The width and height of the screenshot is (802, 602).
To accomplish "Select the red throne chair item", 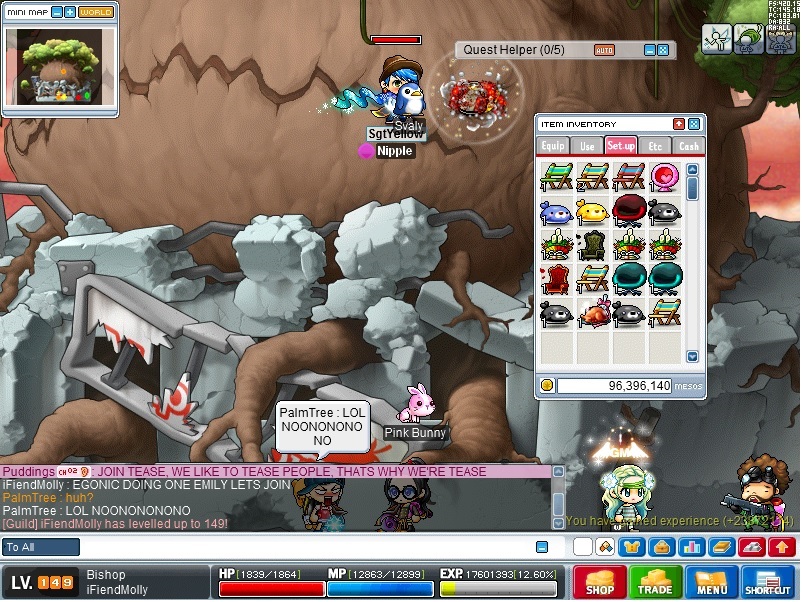I will click(x=556, y=279).
